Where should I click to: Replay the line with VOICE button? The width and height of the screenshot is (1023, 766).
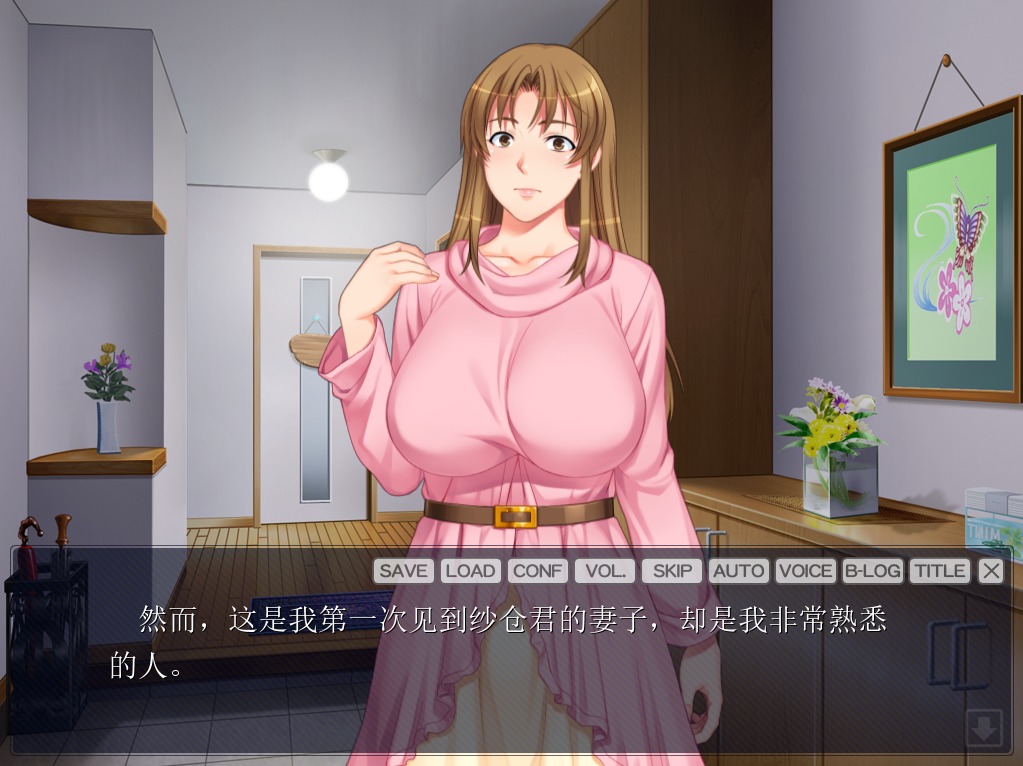[x=805, y=571]
